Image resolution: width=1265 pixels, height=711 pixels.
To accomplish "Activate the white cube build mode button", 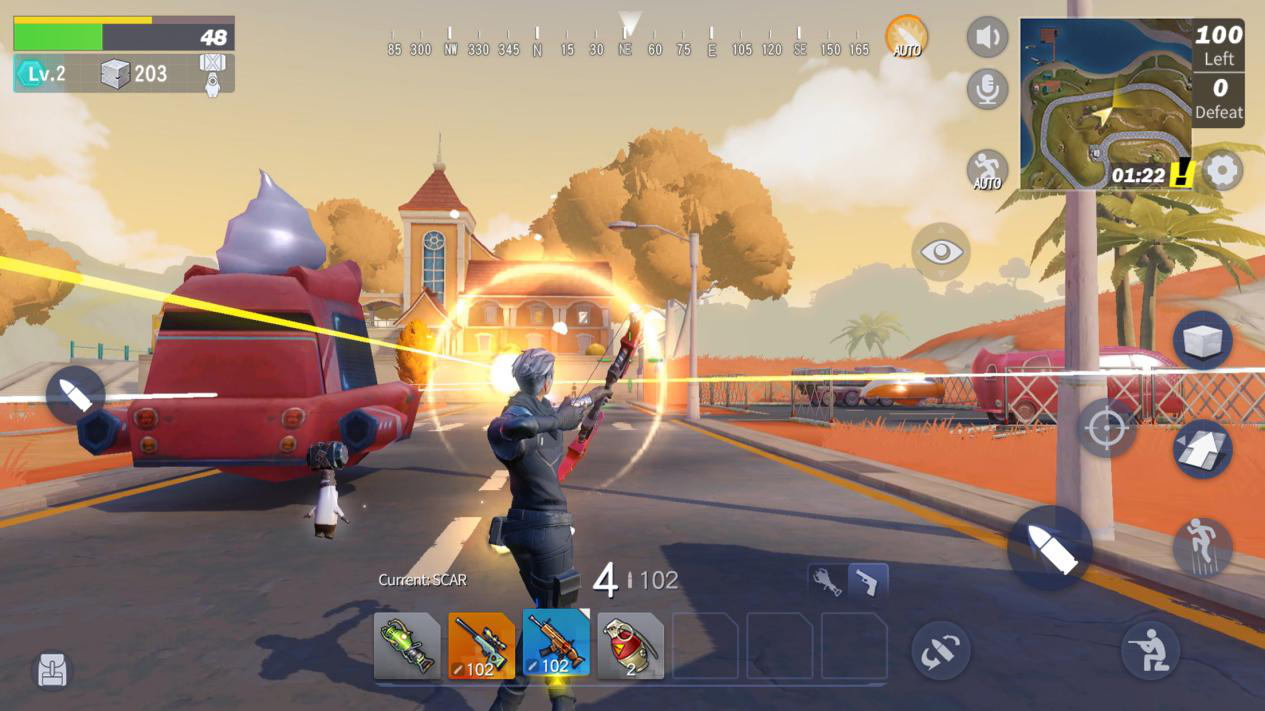I will pos(1202,341).
